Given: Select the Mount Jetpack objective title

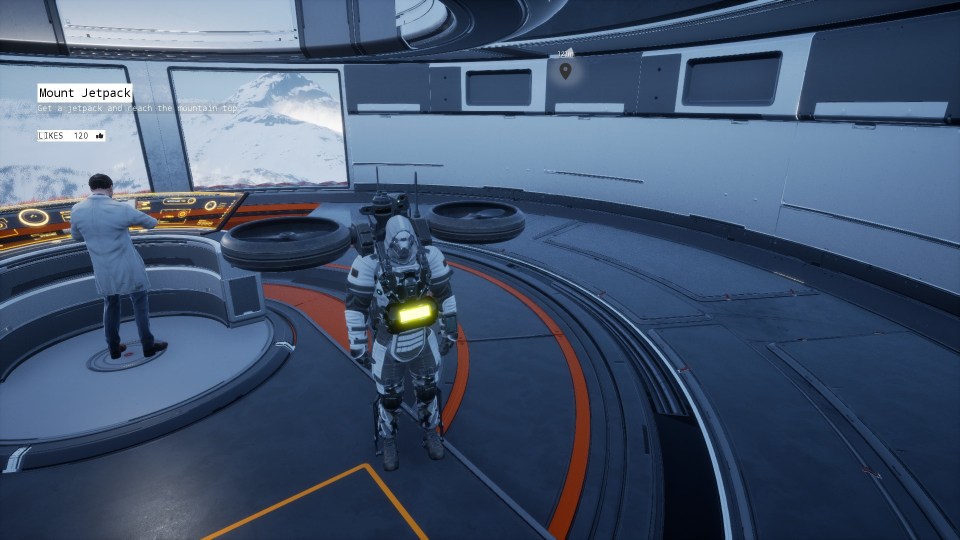Looking at the screenshot, I should coord(85,93).
